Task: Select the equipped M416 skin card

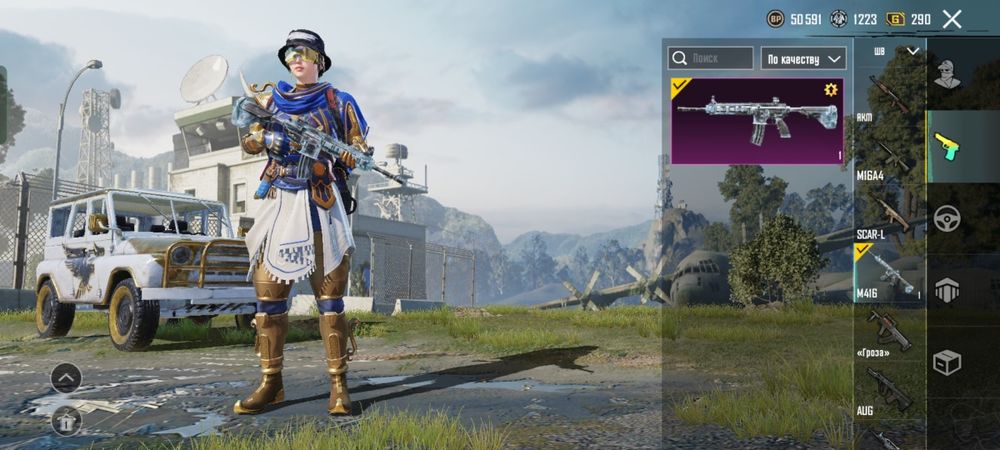Action: (757, 121)
